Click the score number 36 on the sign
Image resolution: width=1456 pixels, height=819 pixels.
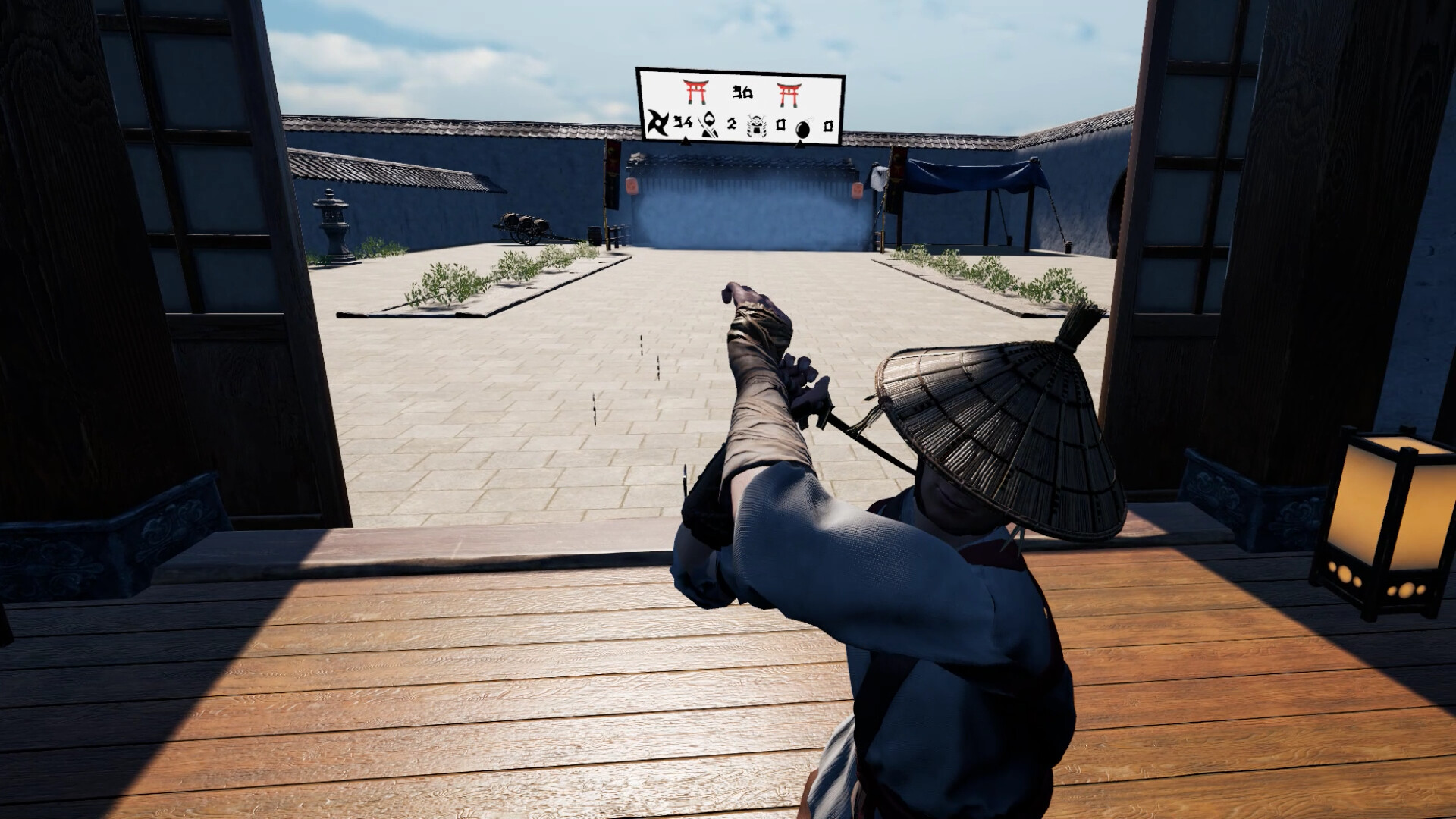pyautogui.click(x=743, y=92)
